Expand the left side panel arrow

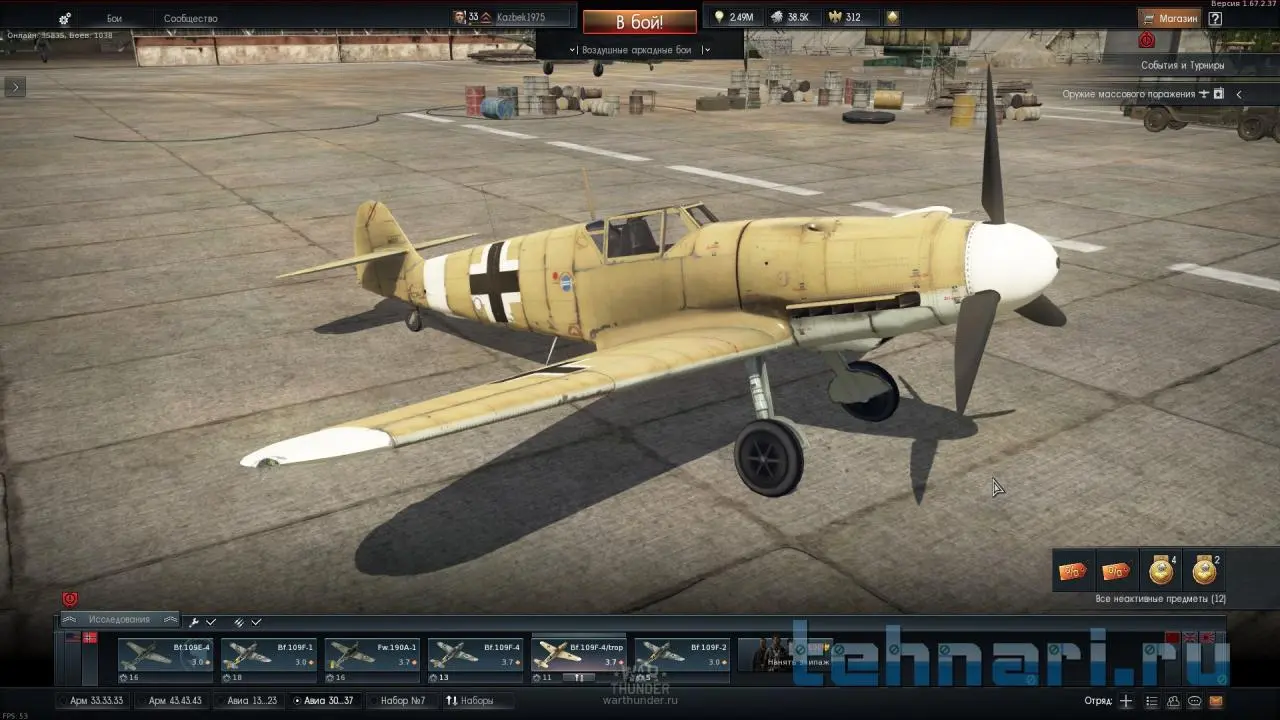coord(14,87)
